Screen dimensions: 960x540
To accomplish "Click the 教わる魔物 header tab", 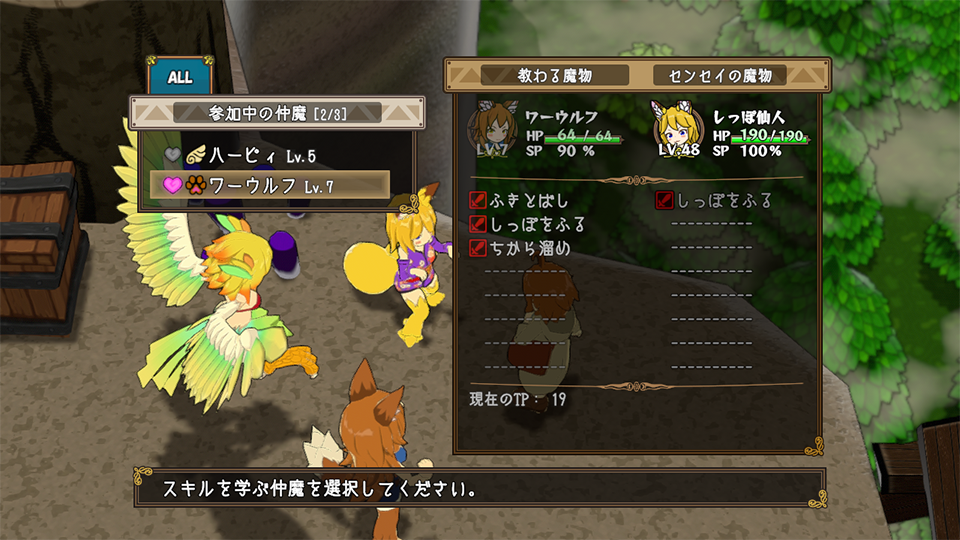I will [555, 75].
